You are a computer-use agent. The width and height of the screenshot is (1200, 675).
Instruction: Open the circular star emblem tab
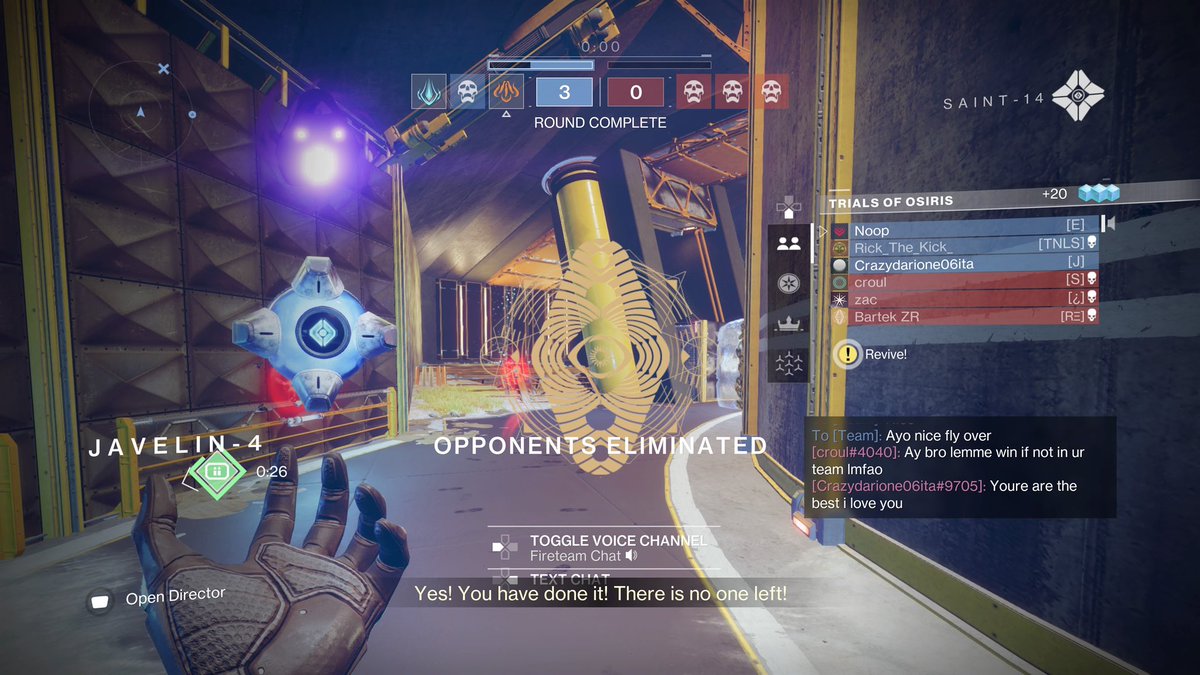(x=788, y=282)
